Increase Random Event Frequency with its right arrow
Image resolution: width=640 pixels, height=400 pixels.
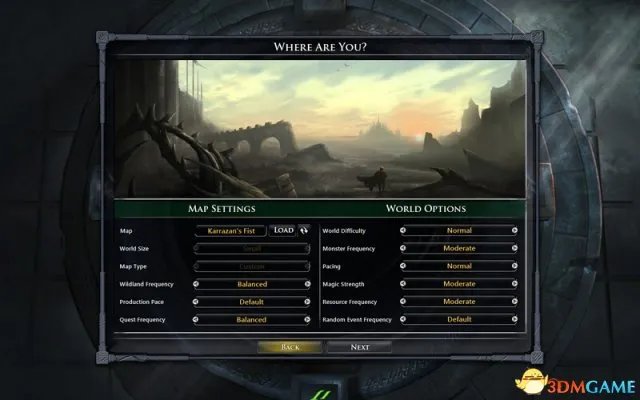click(516, 320)
